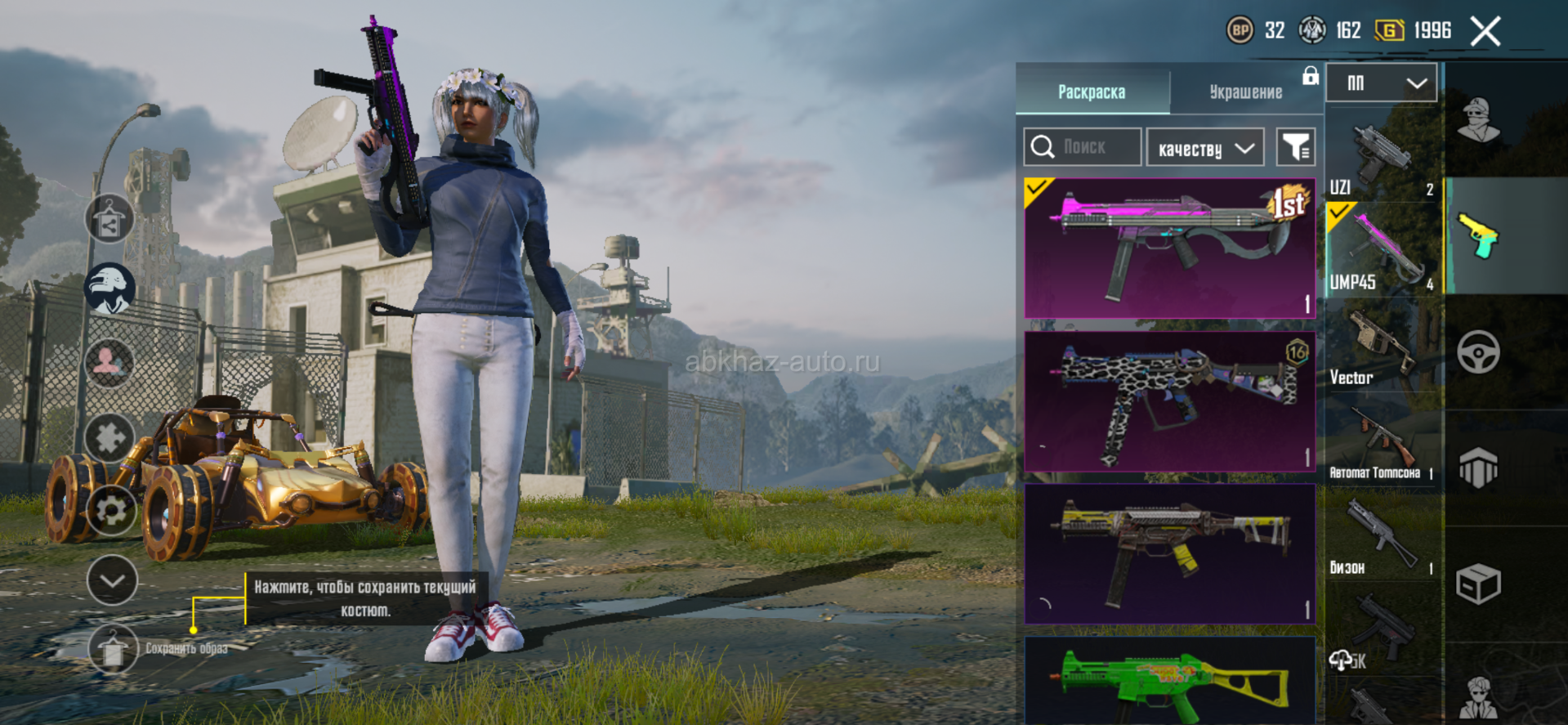
Task: Choose Vector in the weapon list
Action: 1381,347
